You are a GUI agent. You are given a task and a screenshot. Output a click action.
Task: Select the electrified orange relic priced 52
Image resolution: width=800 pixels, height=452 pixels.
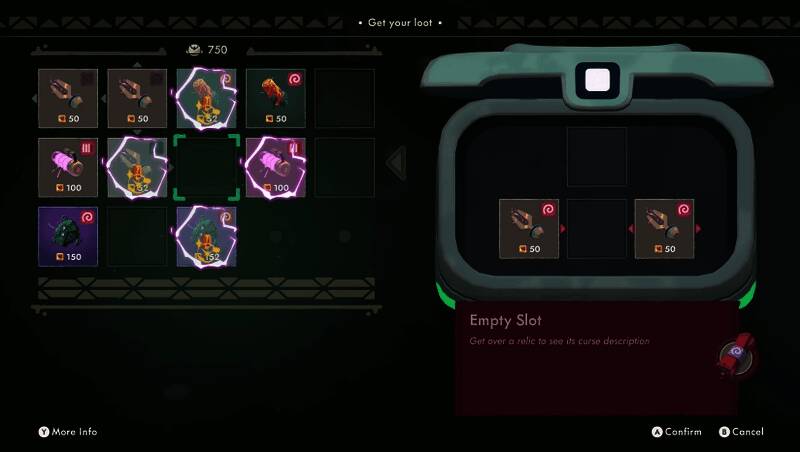206,97
